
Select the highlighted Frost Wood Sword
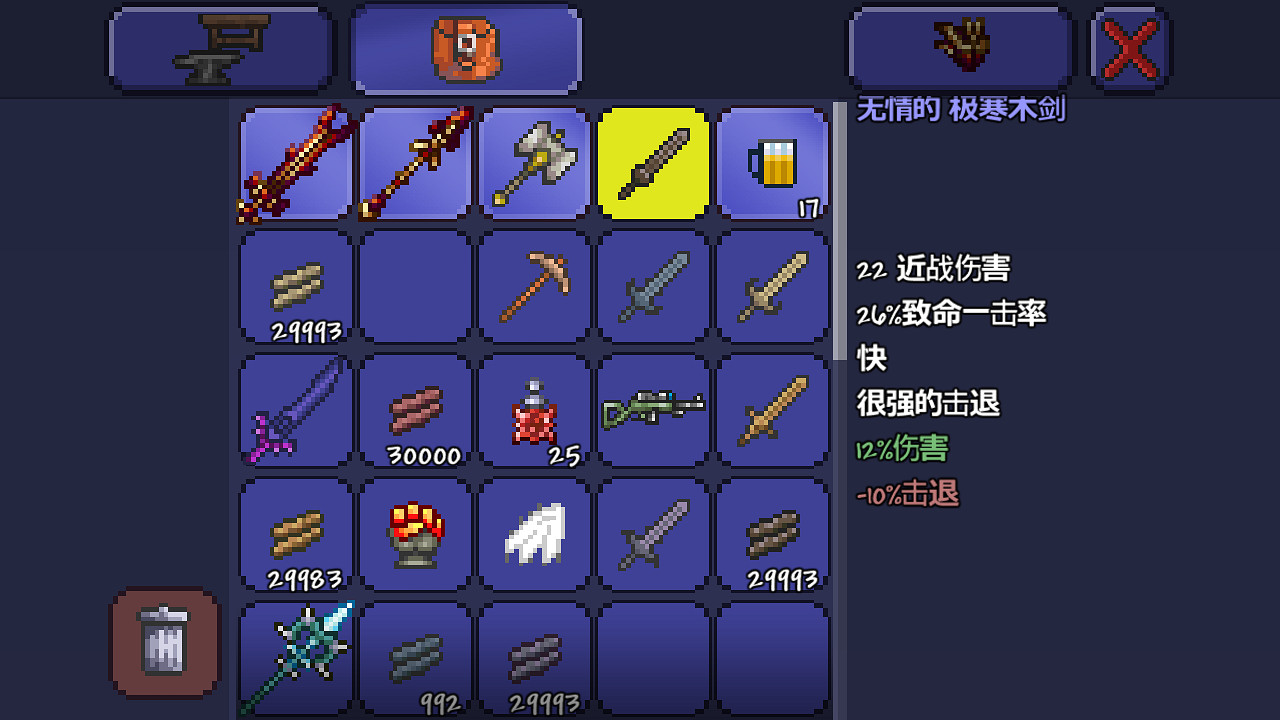(x=653, y=163)
